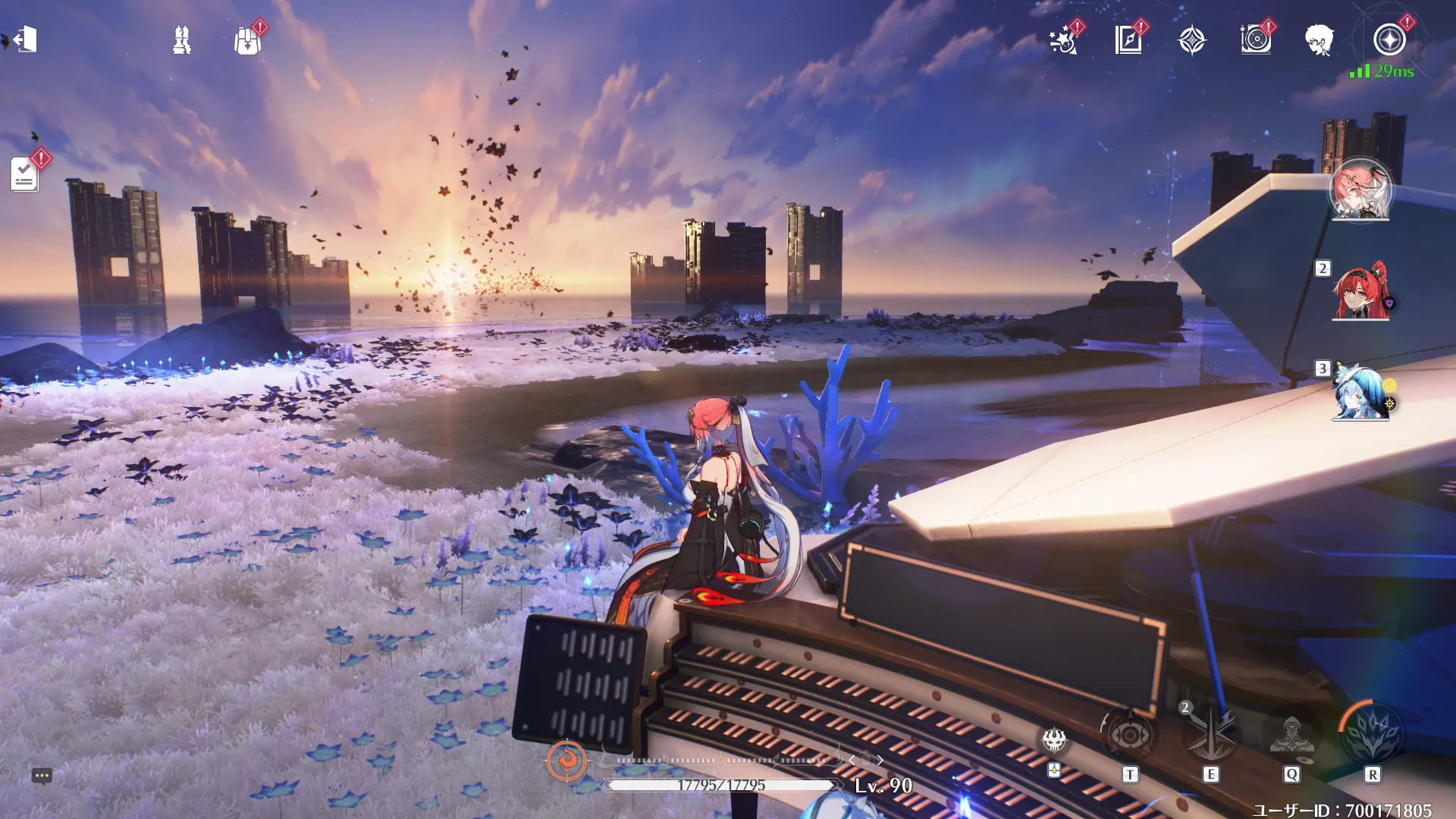Open the Convene wish stars icon
Screen dimensions: 1456x819
[x=1063, y=40]
